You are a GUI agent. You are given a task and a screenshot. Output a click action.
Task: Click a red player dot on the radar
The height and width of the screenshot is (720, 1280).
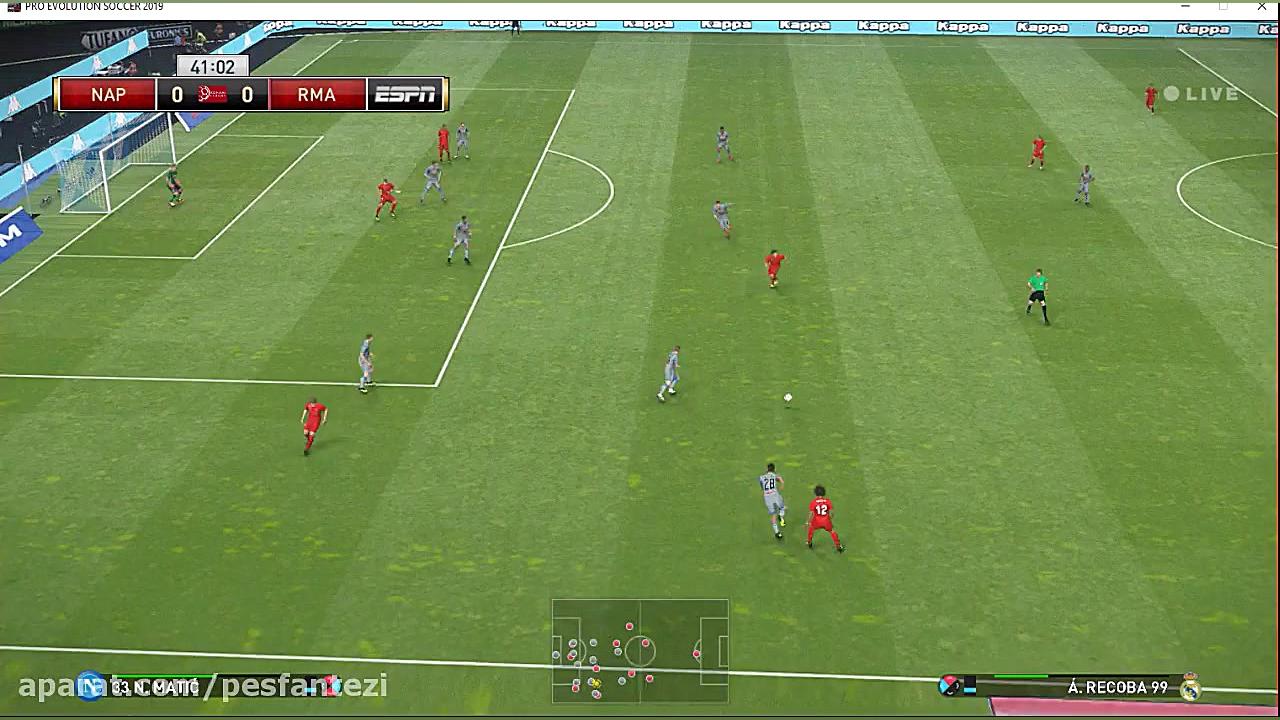point(629,625)
